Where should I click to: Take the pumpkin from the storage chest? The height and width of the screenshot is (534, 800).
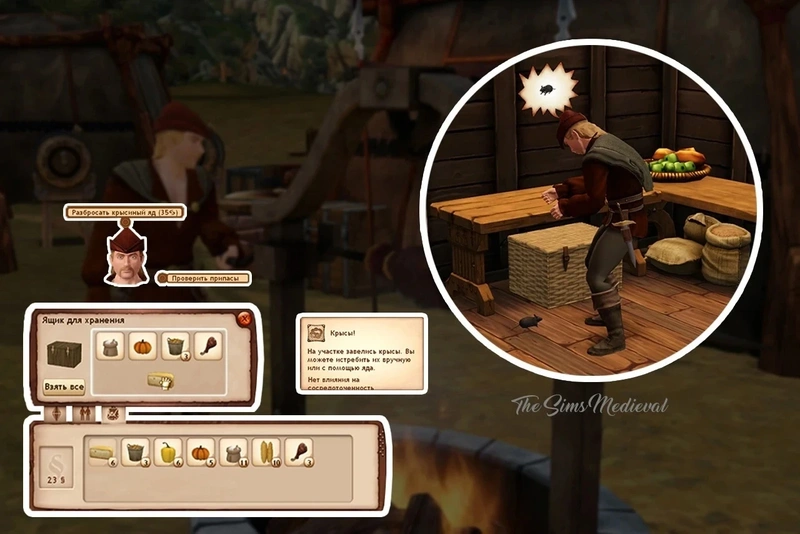143,346
